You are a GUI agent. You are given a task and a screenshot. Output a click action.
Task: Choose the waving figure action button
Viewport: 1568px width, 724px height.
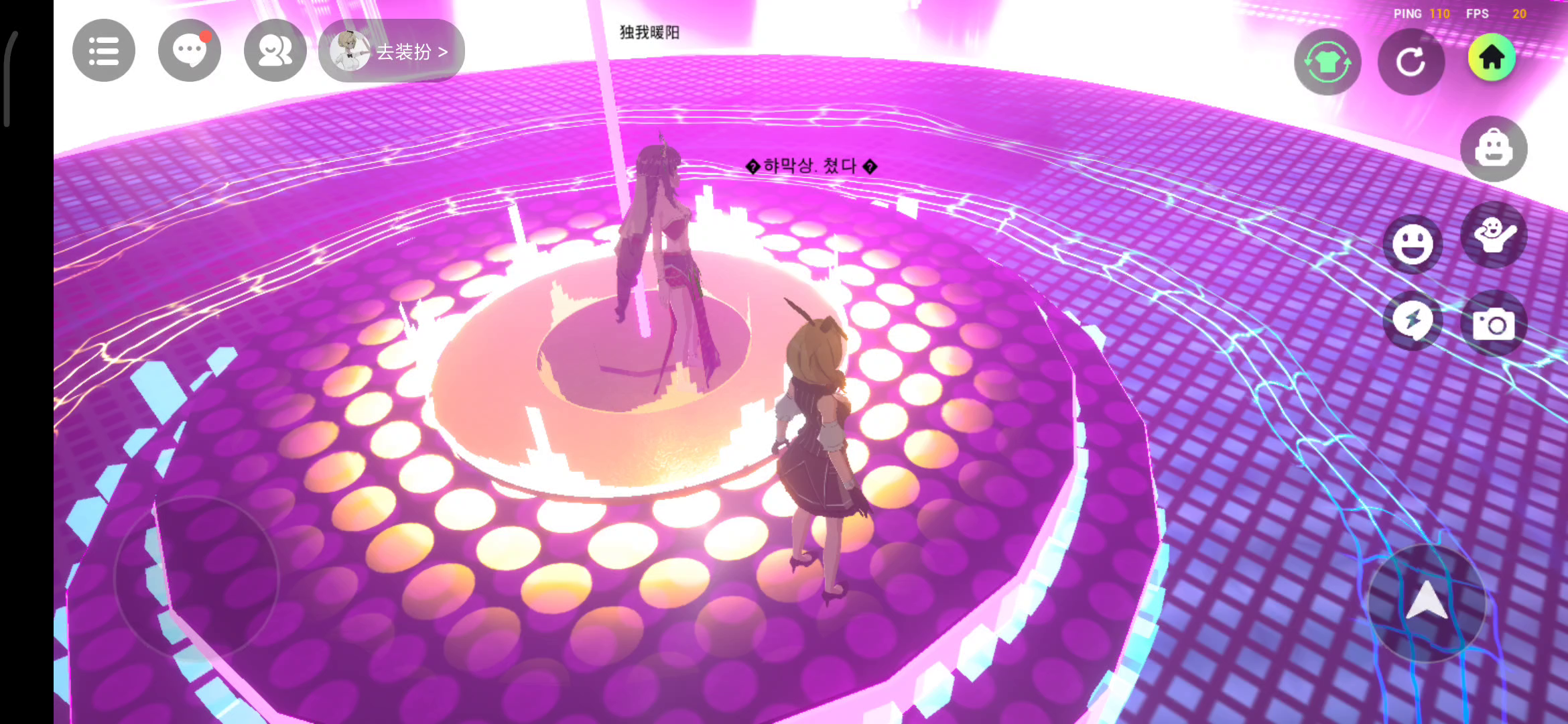1494,235
